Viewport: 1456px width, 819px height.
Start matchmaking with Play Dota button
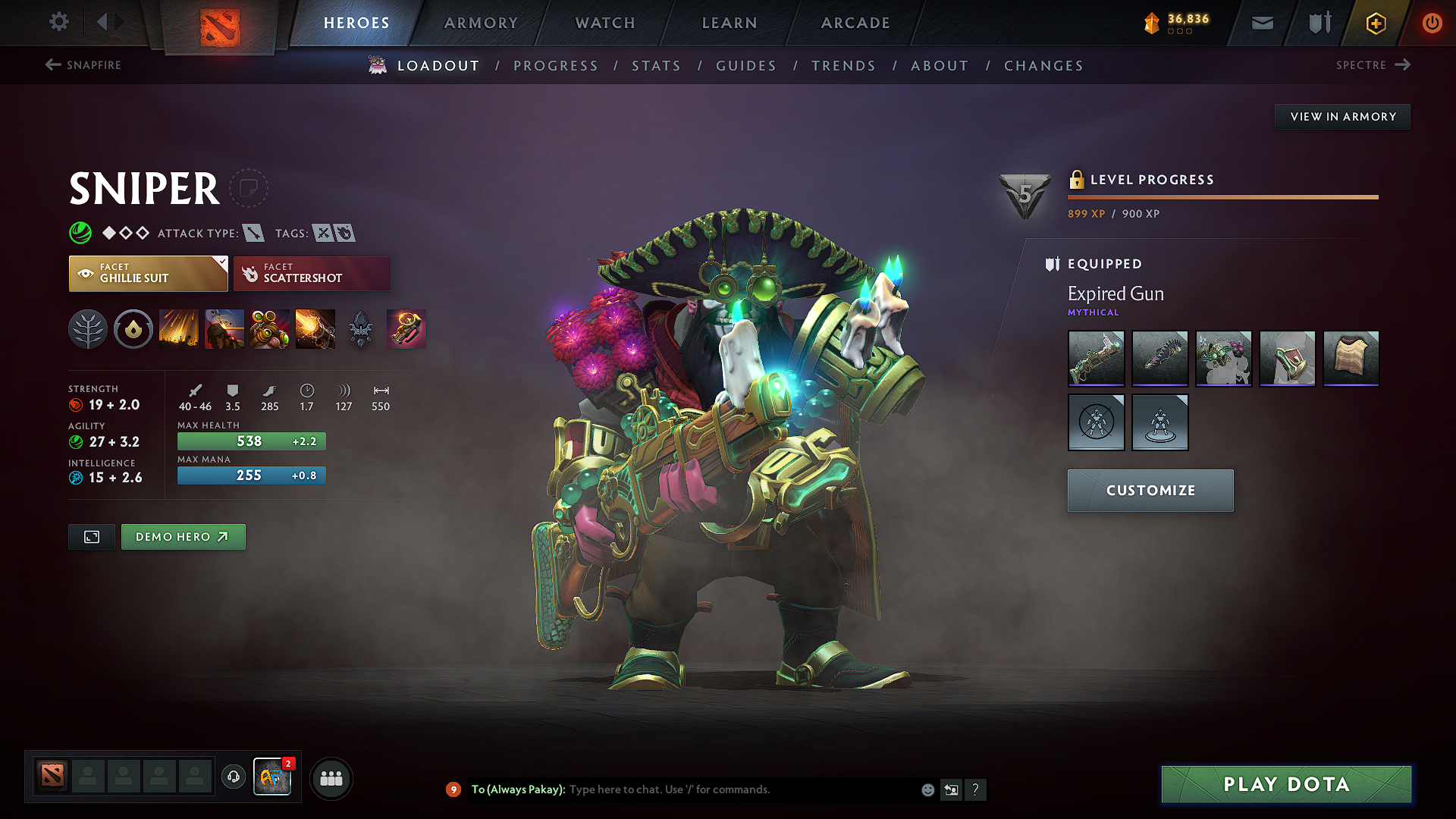pos(1286,784)
